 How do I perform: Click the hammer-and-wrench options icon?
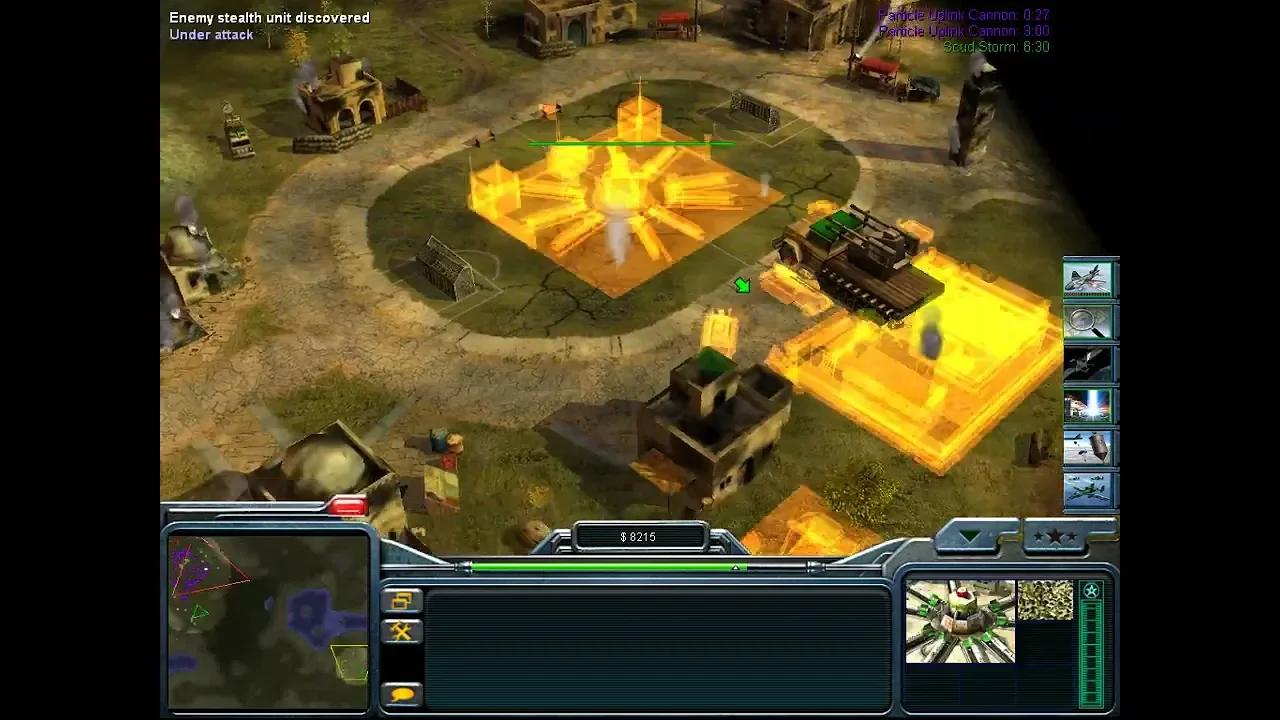pyautogui.click(x=401, y=631)
